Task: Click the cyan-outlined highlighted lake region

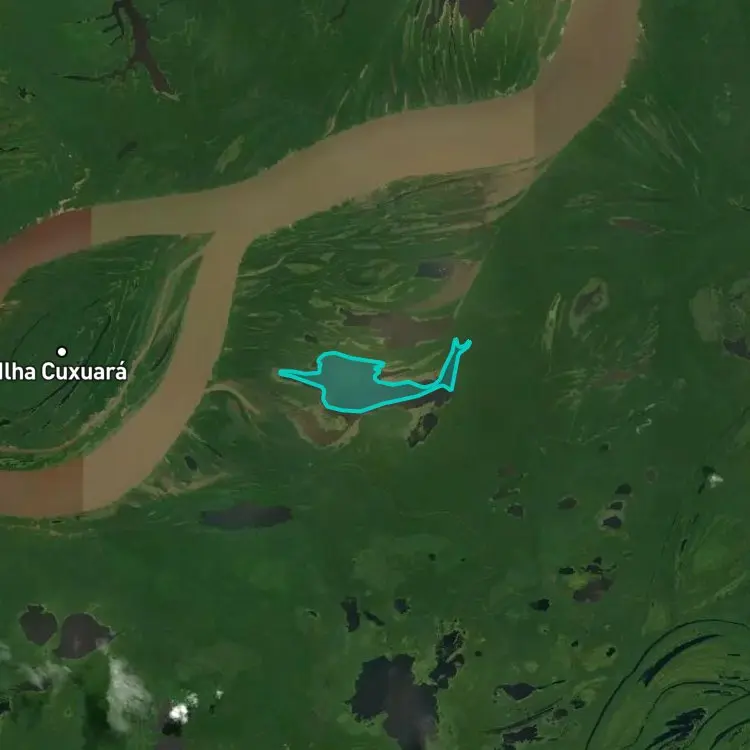Action: coord(348,382)
